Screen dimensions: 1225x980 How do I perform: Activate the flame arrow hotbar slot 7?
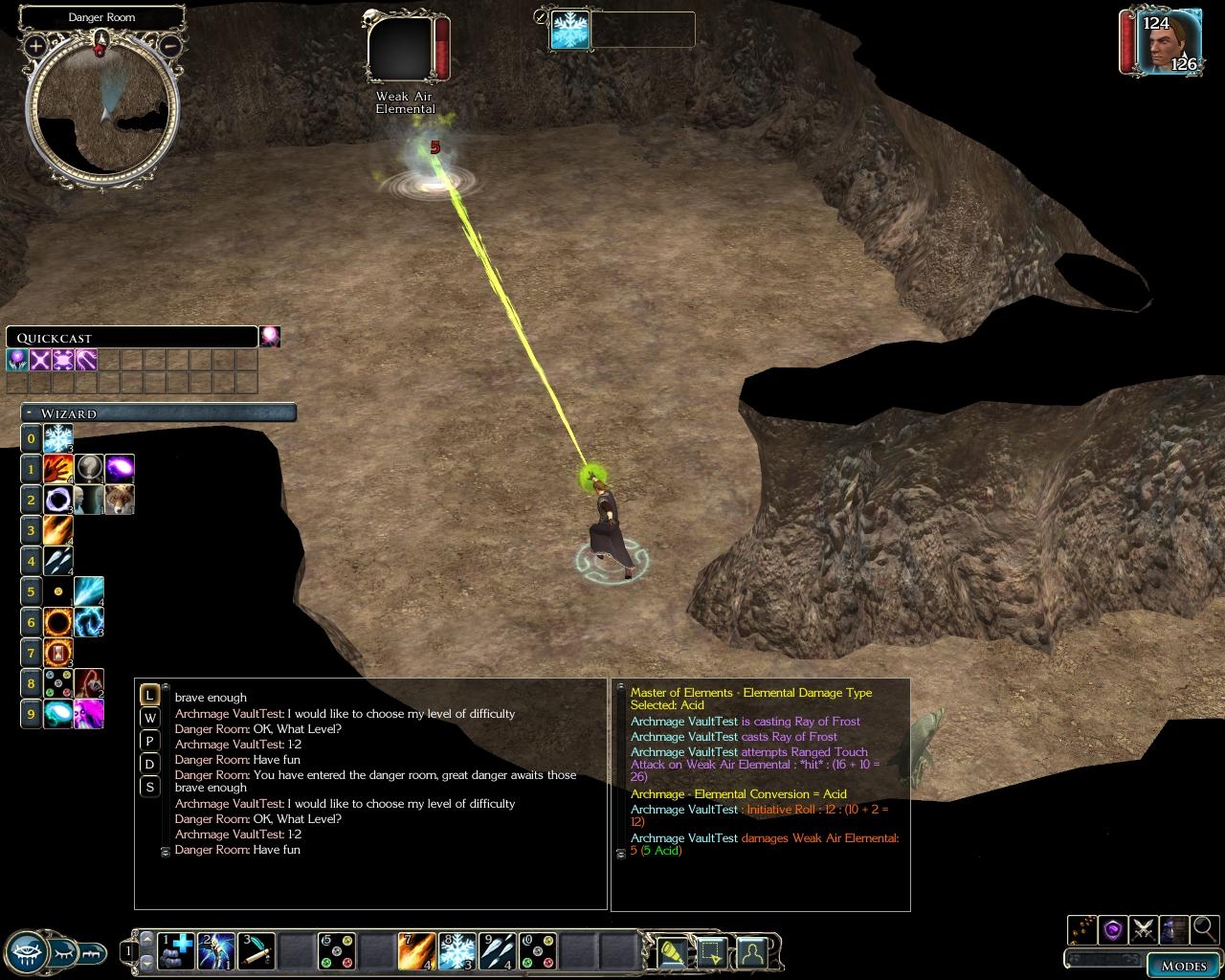point(417,951)
